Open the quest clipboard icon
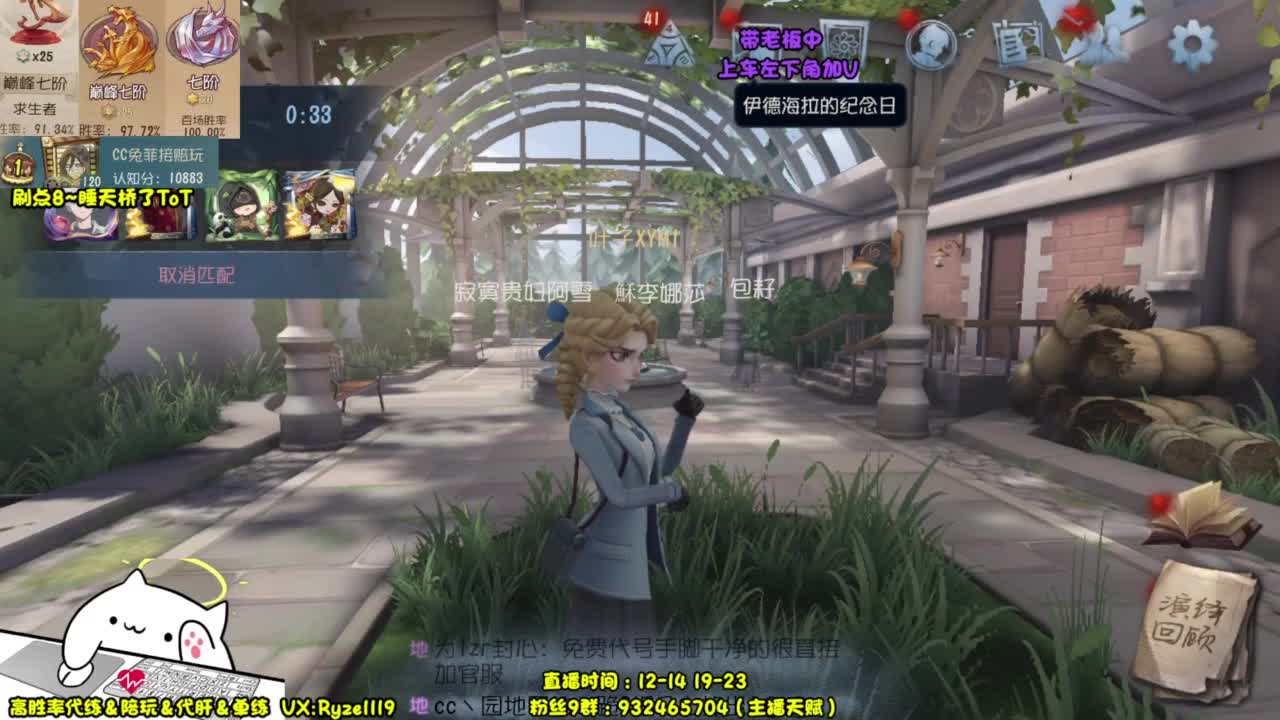The image size is (1280, 720). (1014, 41)
